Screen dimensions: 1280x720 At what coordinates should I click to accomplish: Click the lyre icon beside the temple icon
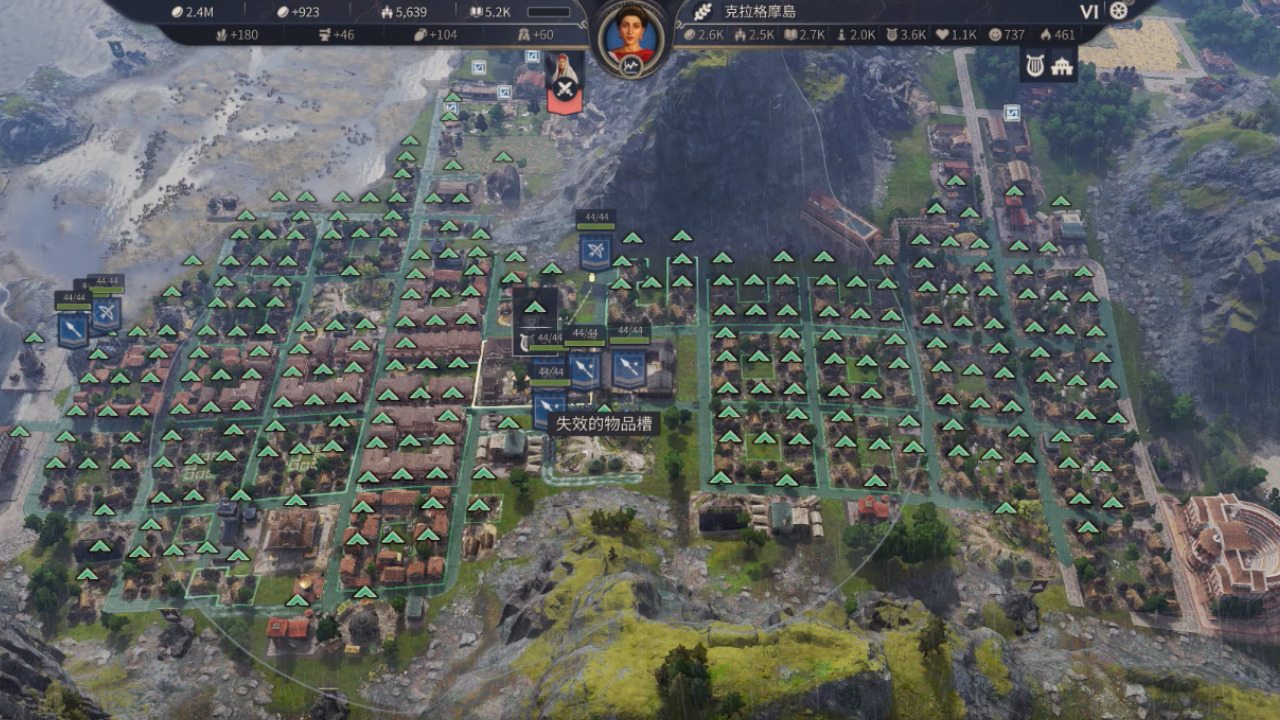1034,66
